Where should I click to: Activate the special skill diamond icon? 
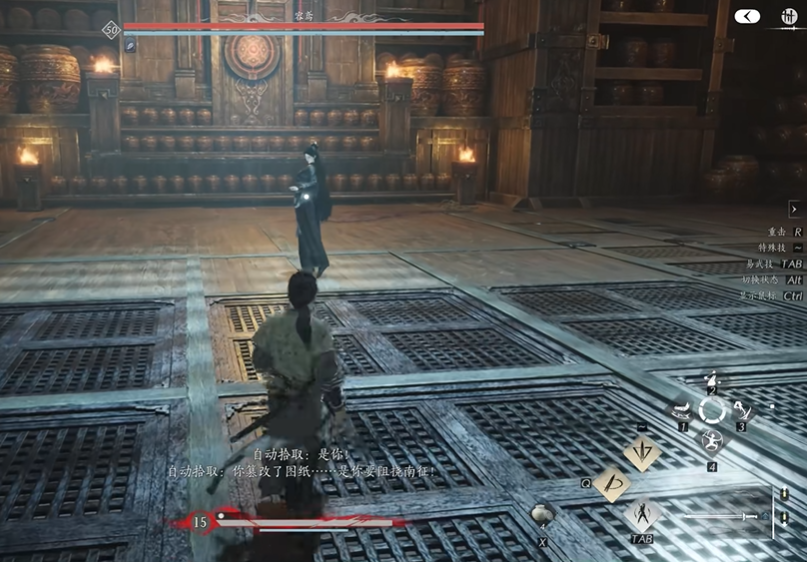click(641, 453)
